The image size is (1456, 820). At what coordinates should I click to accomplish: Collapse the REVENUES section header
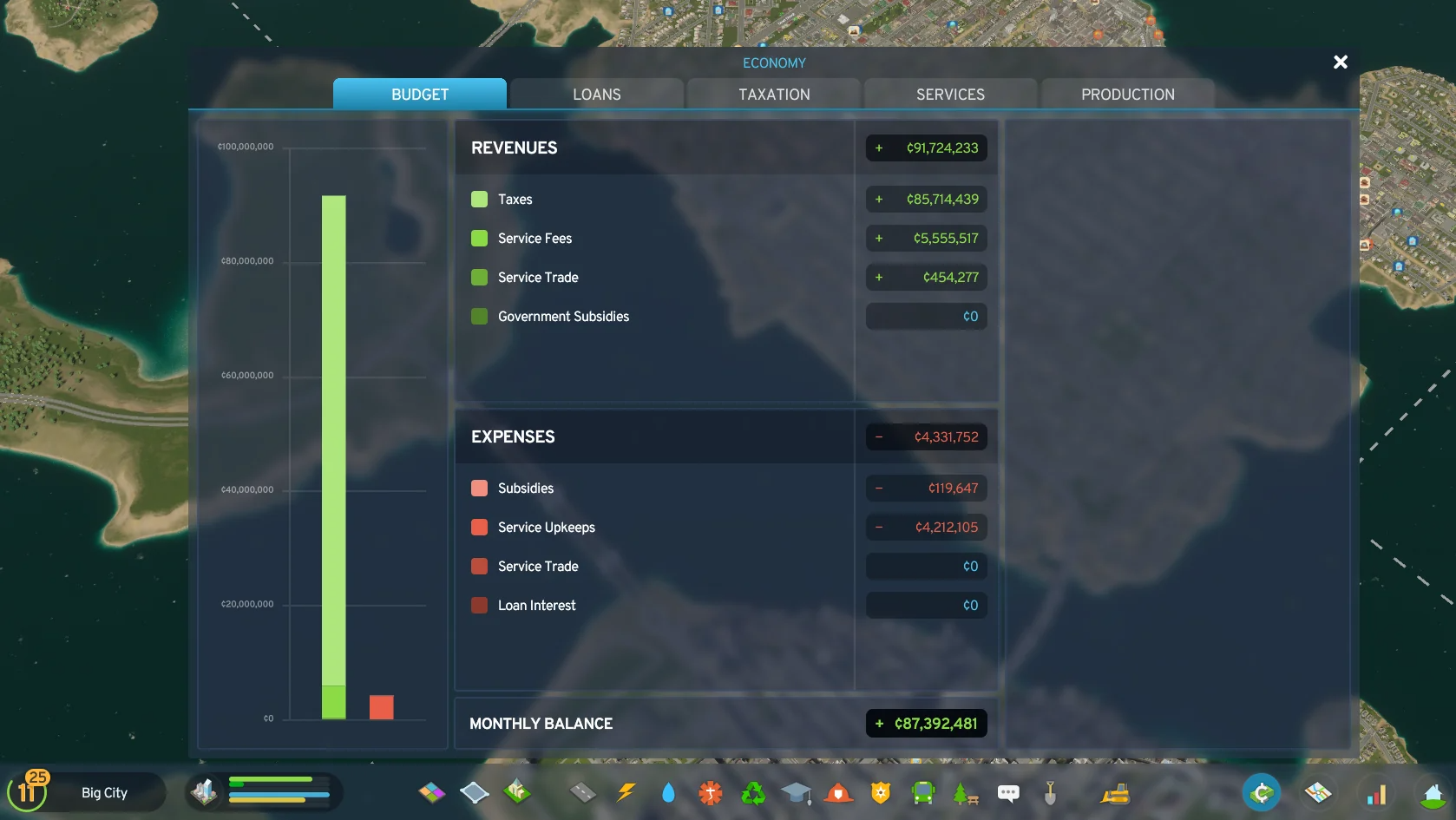coord(514,148)
